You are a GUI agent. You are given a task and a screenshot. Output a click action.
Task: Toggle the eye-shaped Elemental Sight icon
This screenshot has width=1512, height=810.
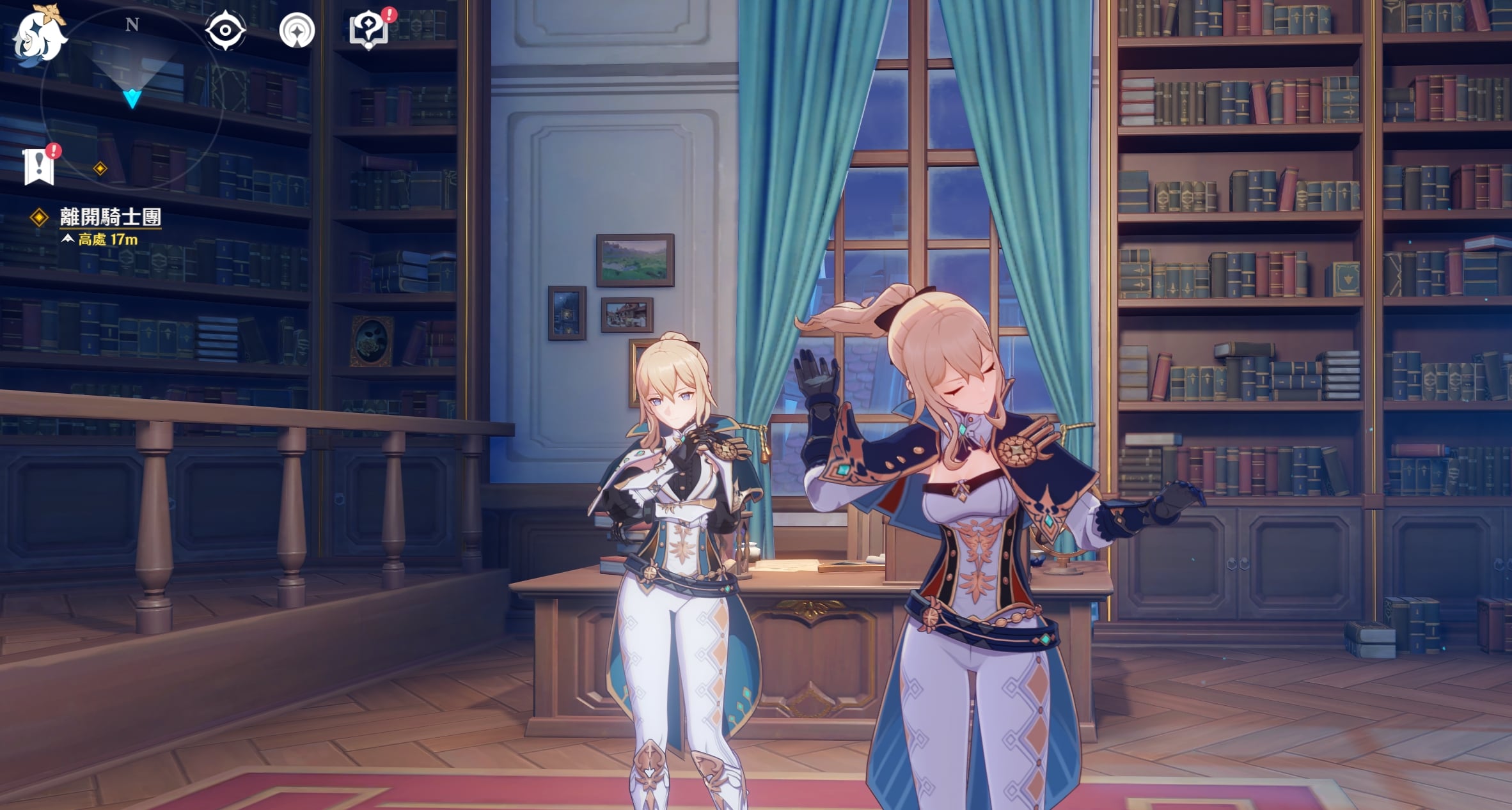click(225, 30)
